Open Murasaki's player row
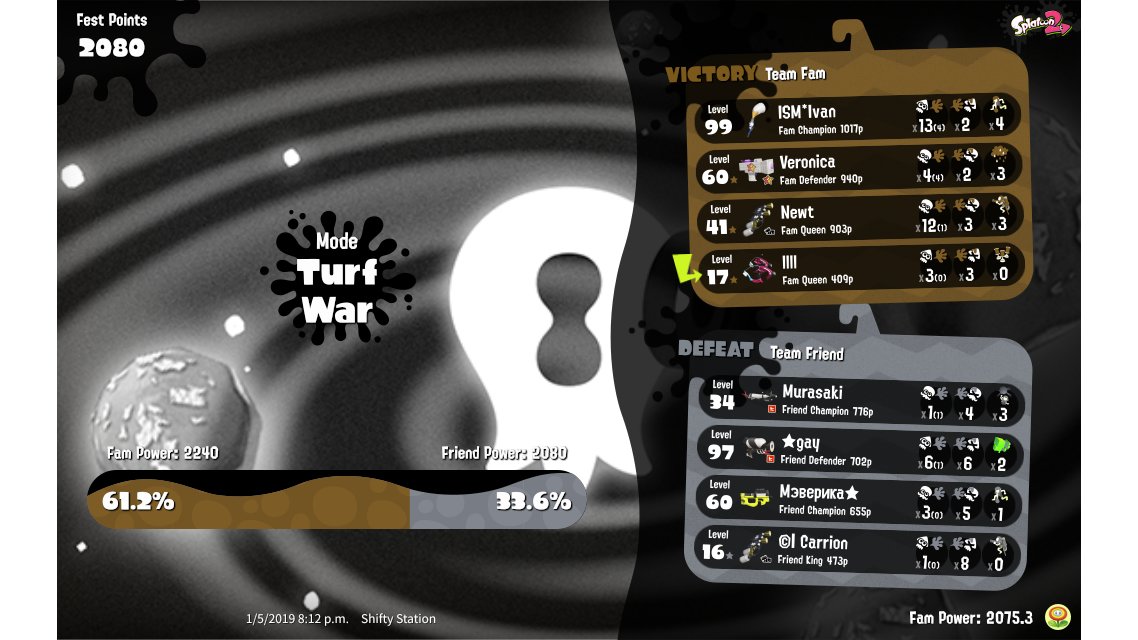1138x640 pixels. click(860, 399)
